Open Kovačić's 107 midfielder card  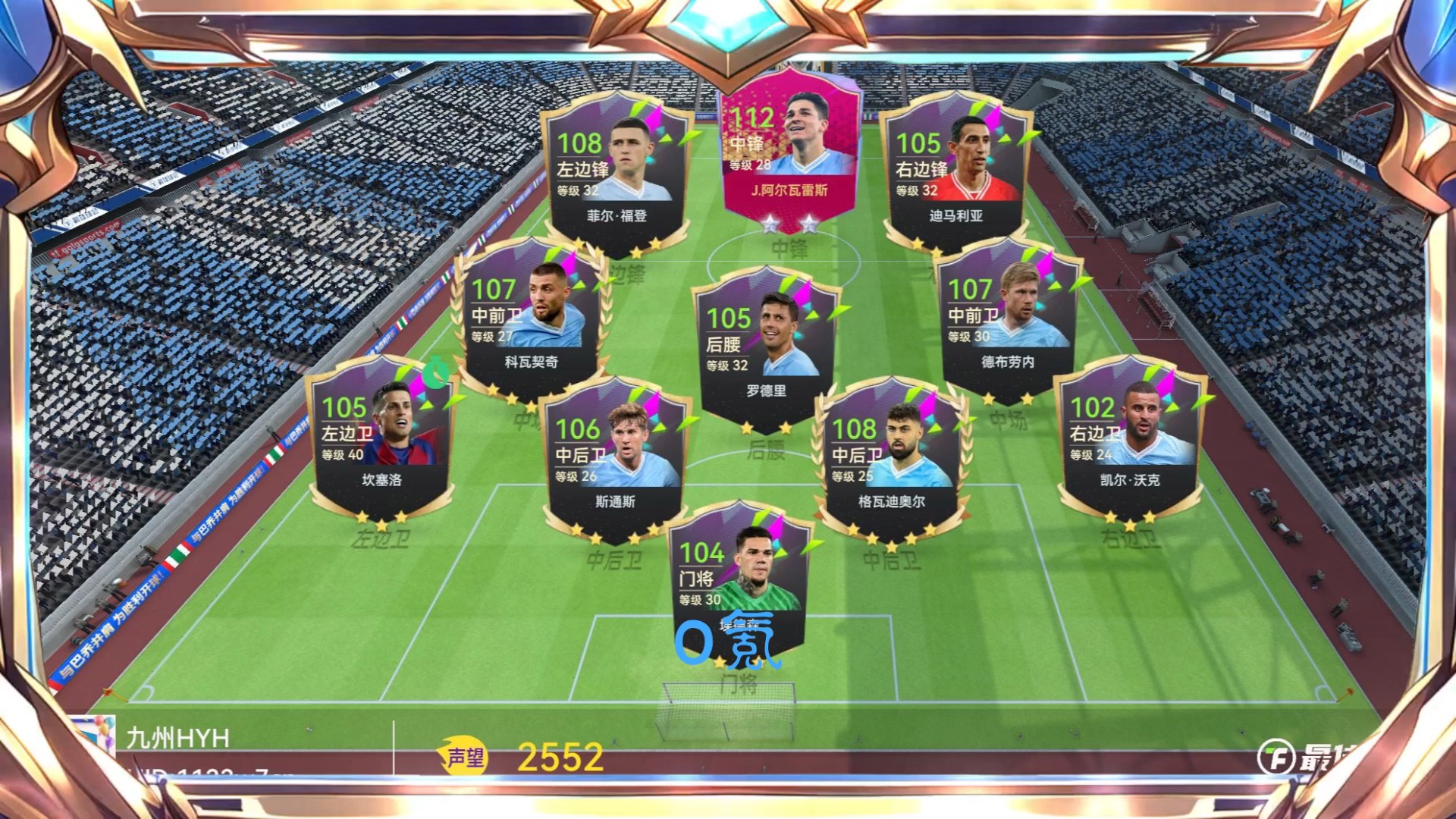(x=531, y=318)
